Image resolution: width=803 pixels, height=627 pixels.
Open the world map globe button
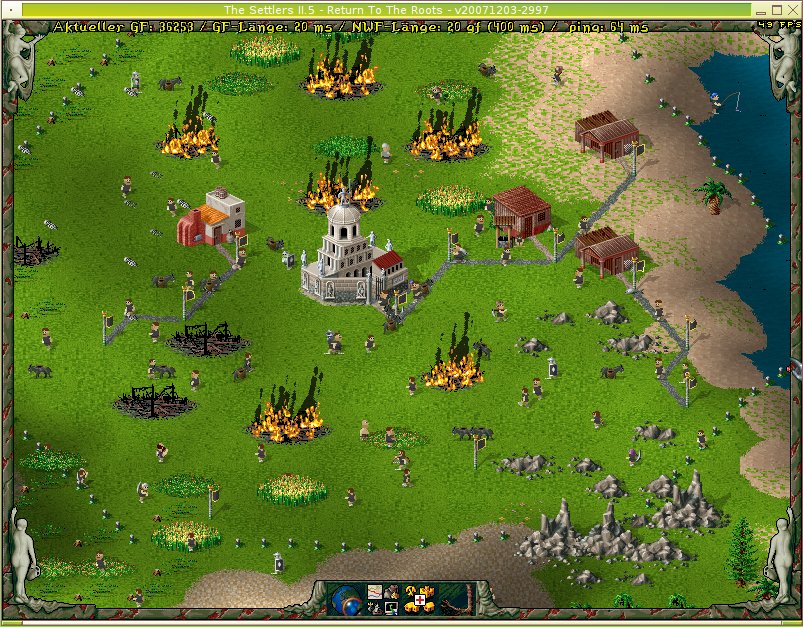[x=347, y=599]
